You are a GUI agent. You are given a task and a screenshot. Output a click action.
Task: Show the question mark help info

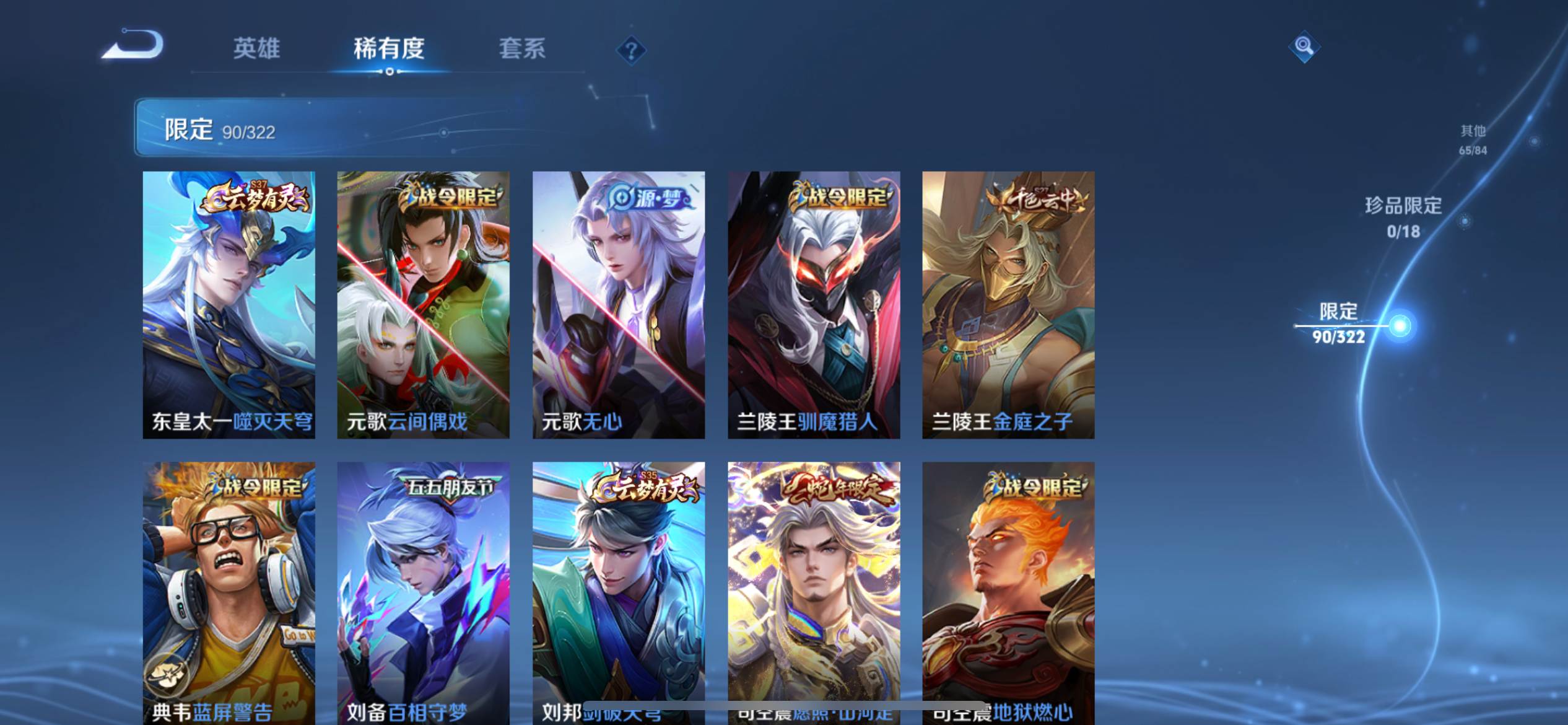tap(631, 50)
